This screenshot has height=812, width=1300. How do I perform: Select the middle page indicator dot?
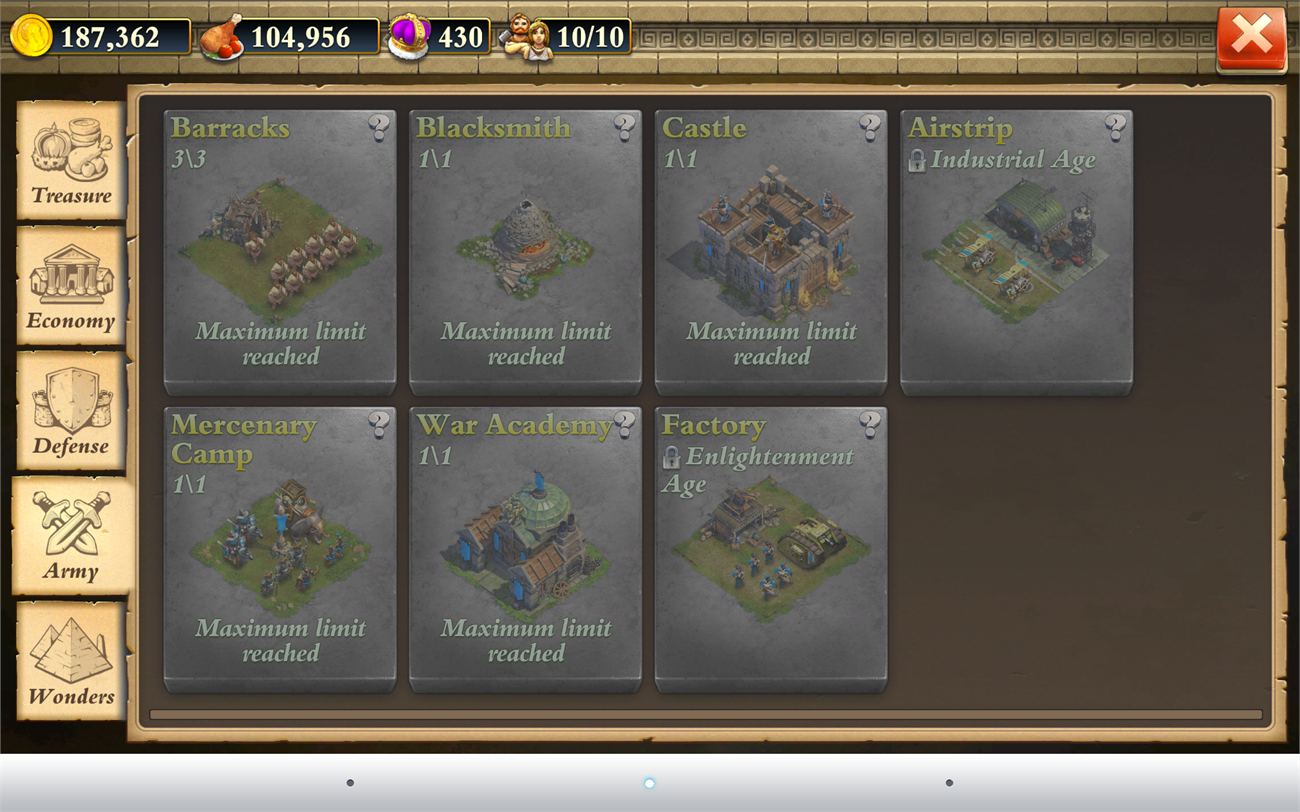pyautogui.click(x=650, y=783)
